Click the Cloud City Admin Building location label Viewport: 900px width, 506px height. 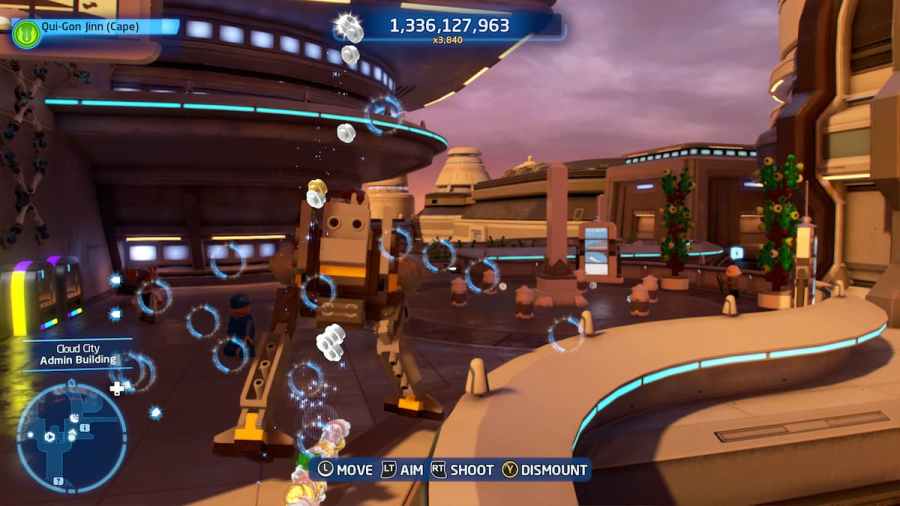tap(79, 354)
